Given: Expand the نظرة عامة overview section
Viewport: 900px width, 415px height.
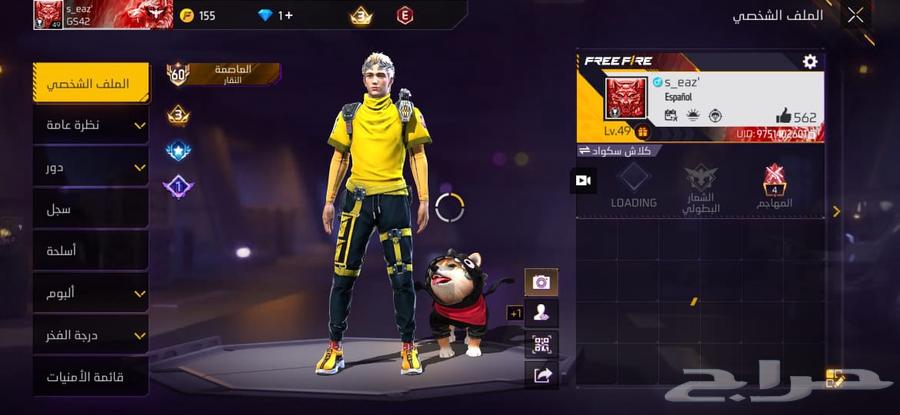Looking at the screenshot, I should (91, 125).
